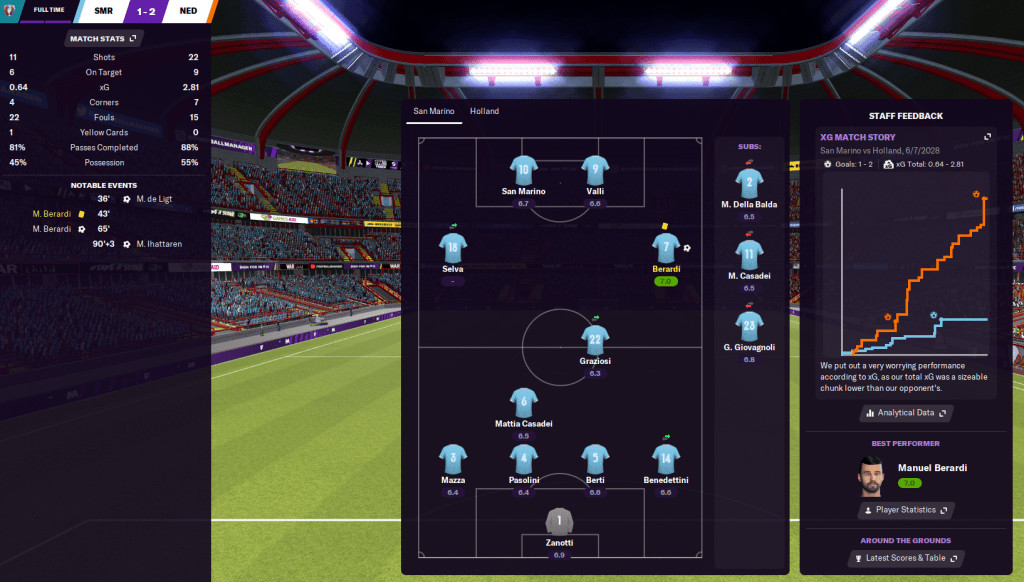The height and width of the screenshot is (582, 1024).
Task: Open Analytical Data
Action: coord(905,412)
